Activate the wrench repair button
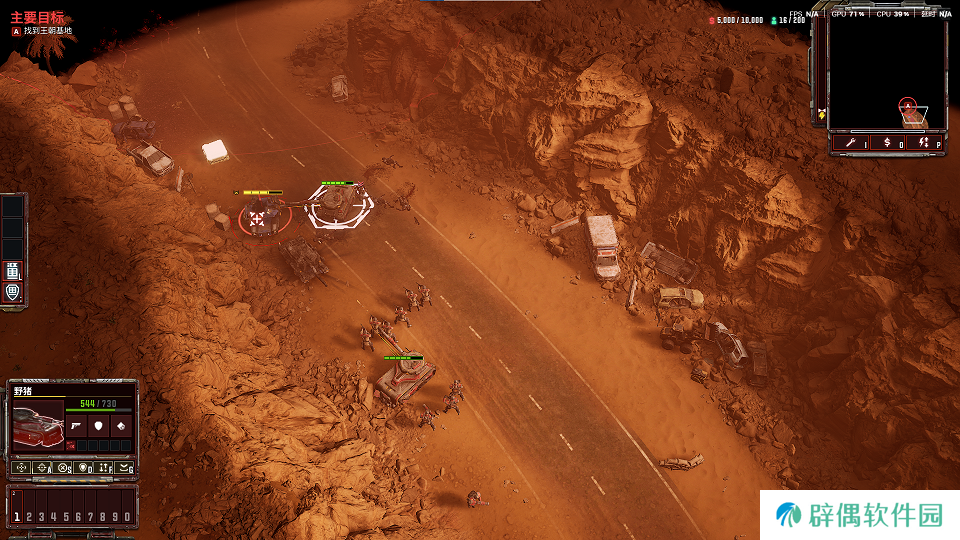 (853, 144)
